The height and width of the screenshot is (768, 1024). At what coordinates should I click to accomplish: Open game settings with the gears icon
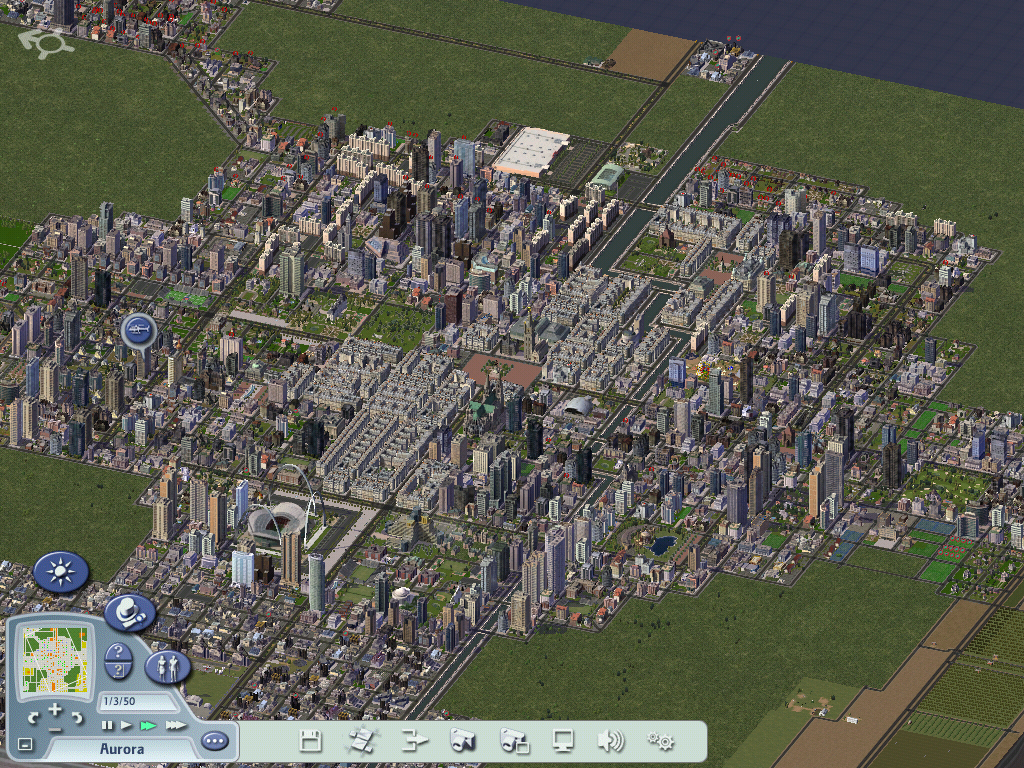pyautogui.click(x=660, y=741)
